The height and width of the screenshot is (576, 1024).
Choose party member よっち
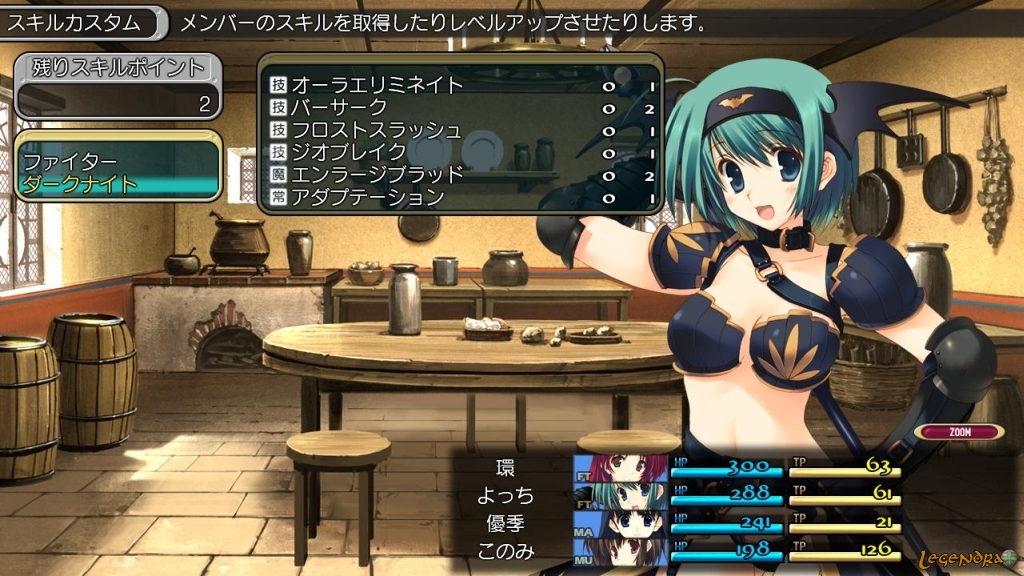point(507,495)
